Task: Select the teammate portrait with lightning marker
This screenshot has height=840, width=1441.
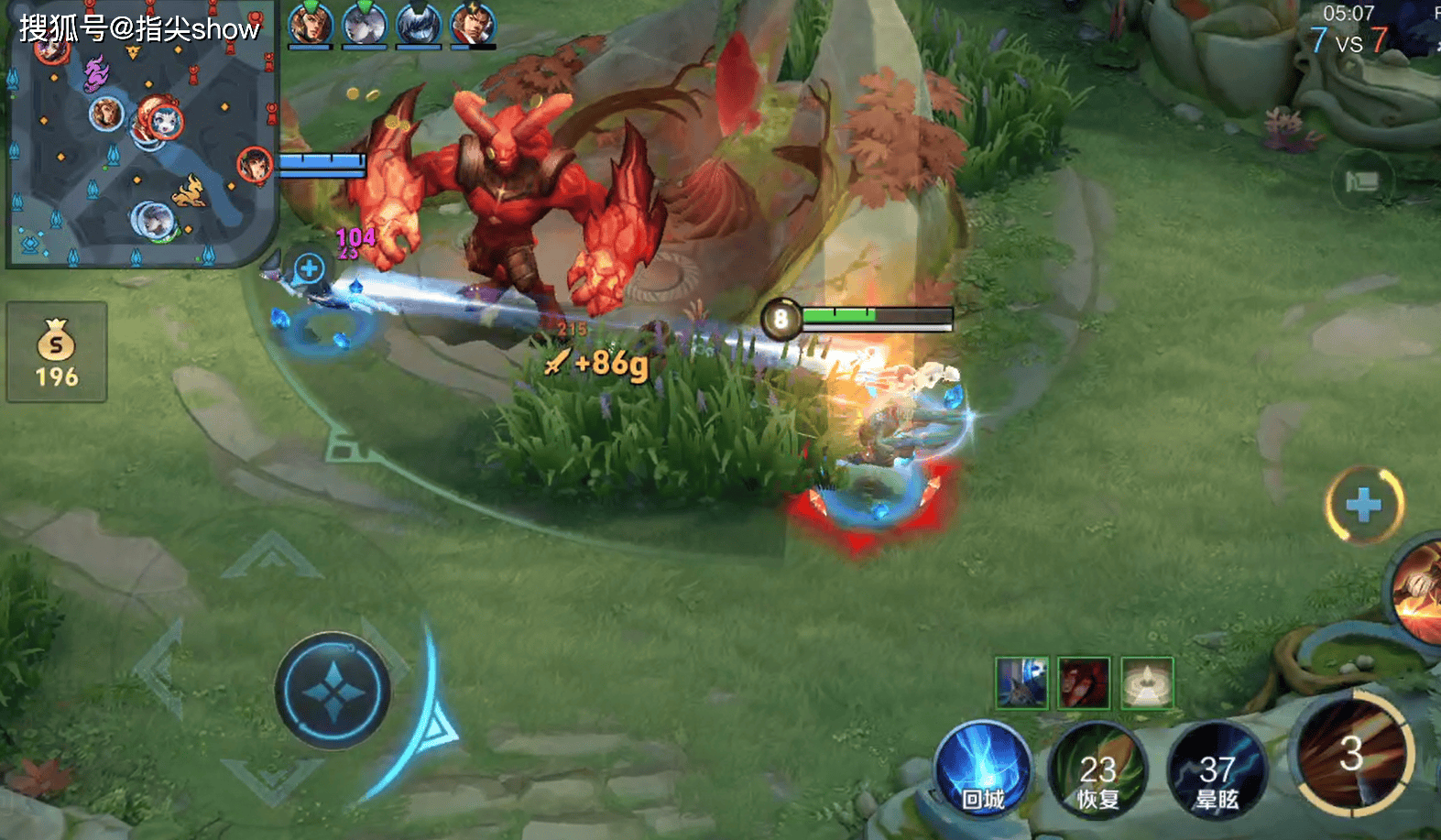Action: click(x=473, y=26)
